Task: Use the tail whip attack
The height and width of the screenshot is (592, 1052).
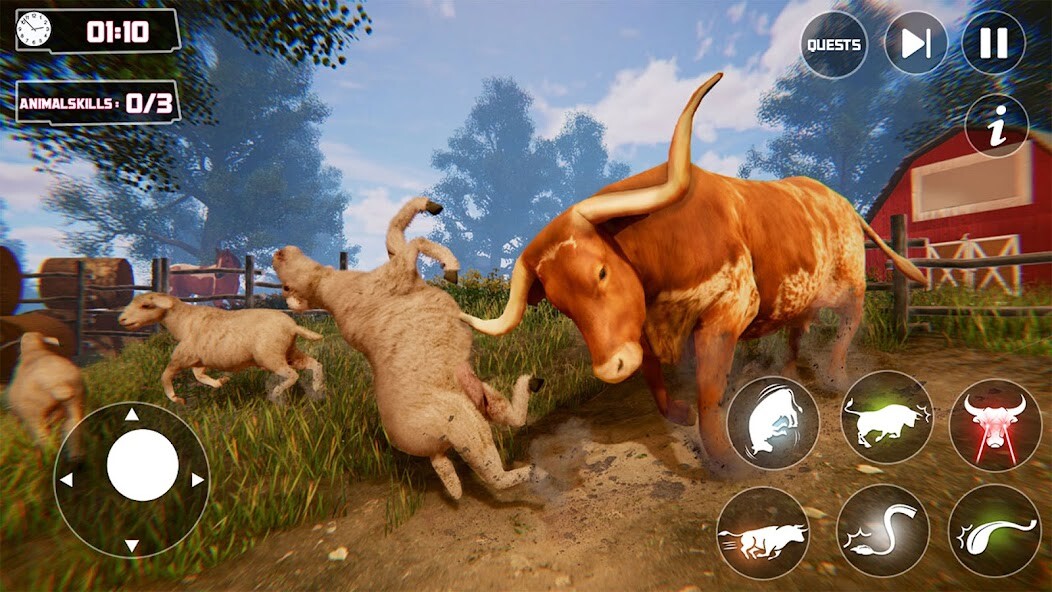Action: pos(882,530)
